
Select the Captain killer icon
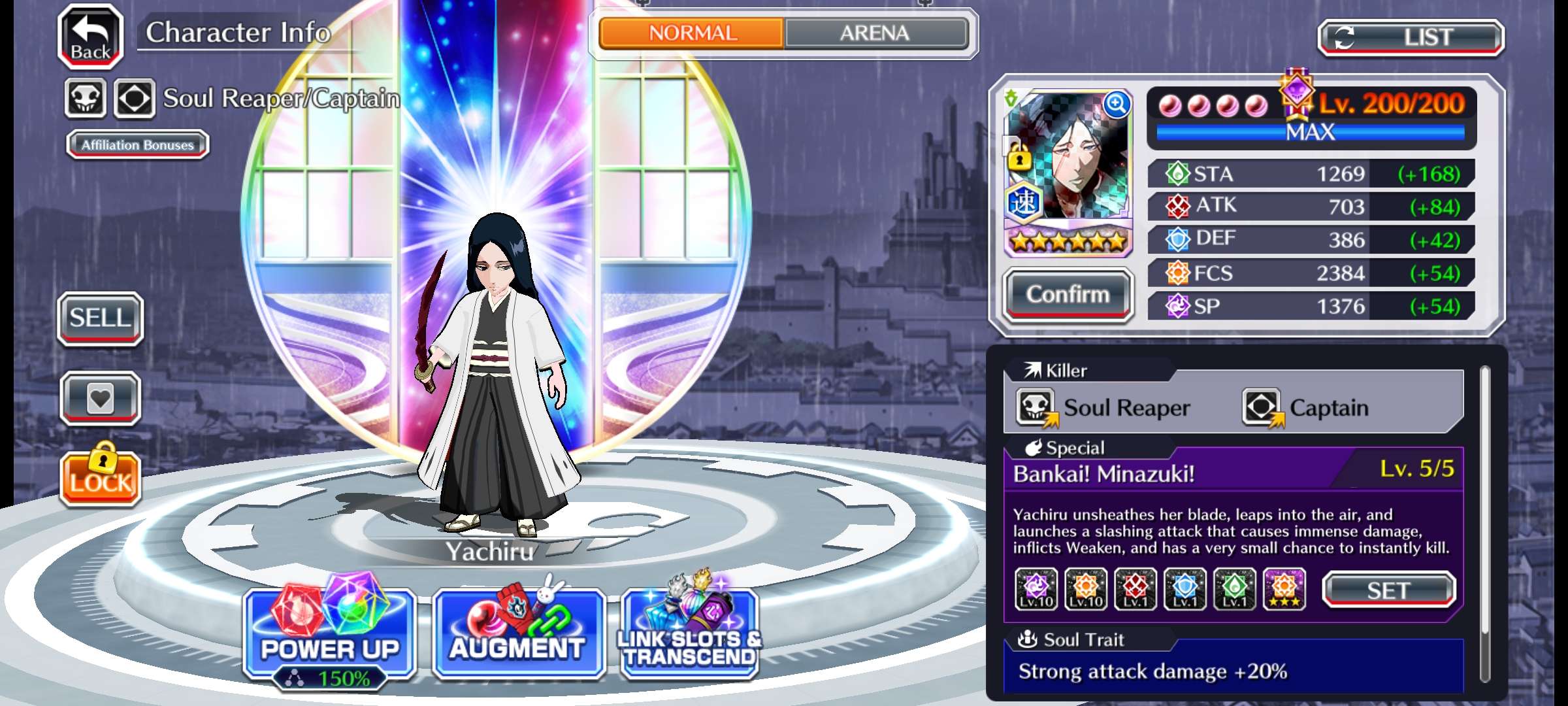(1262, 407)
